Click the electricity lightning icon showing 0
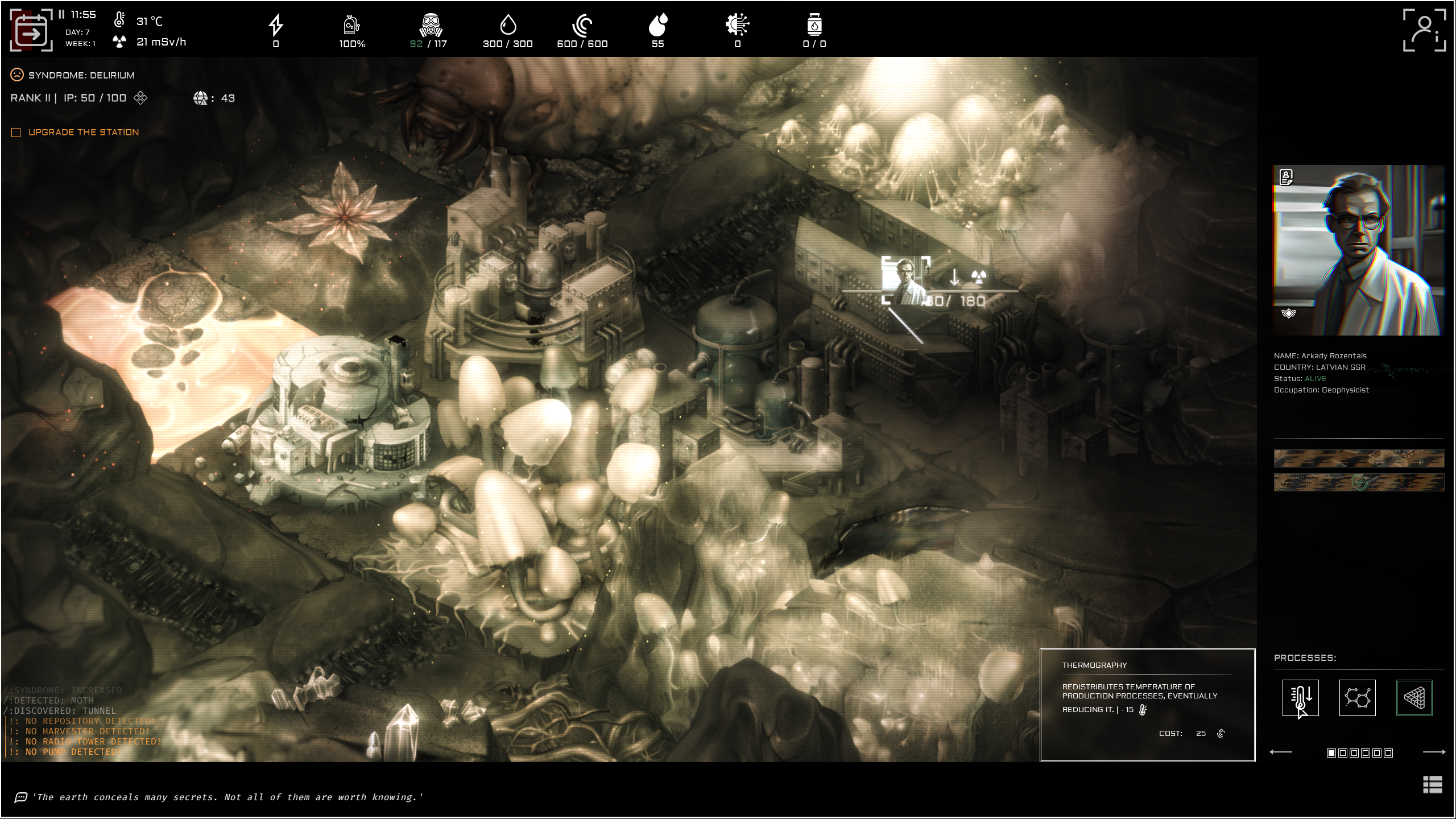This screenshot has width=1456, height=819. tap(276, 26)
